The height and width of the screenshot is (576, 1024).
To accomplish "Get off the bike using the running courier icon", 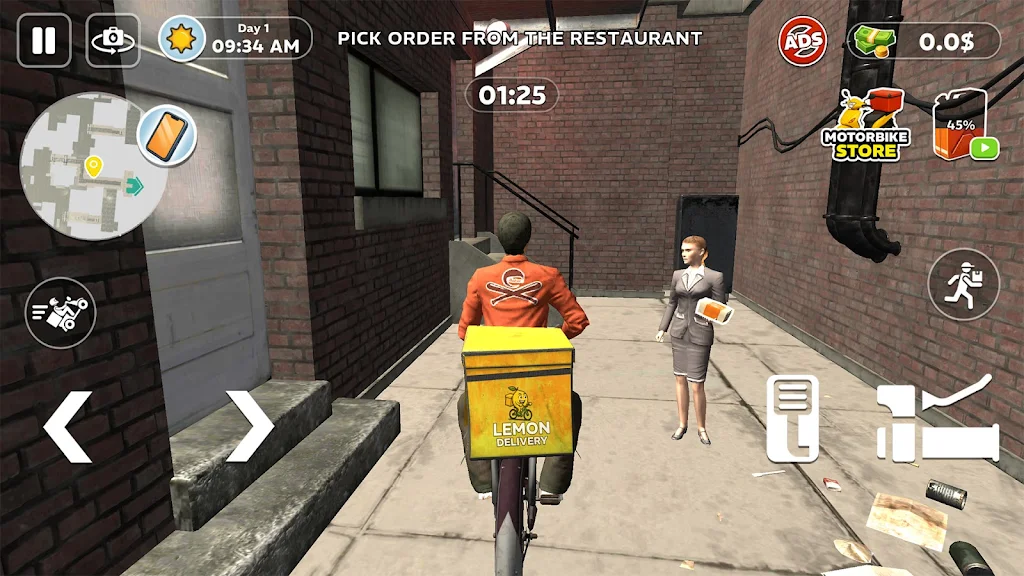I will click(x=963, y=284).
